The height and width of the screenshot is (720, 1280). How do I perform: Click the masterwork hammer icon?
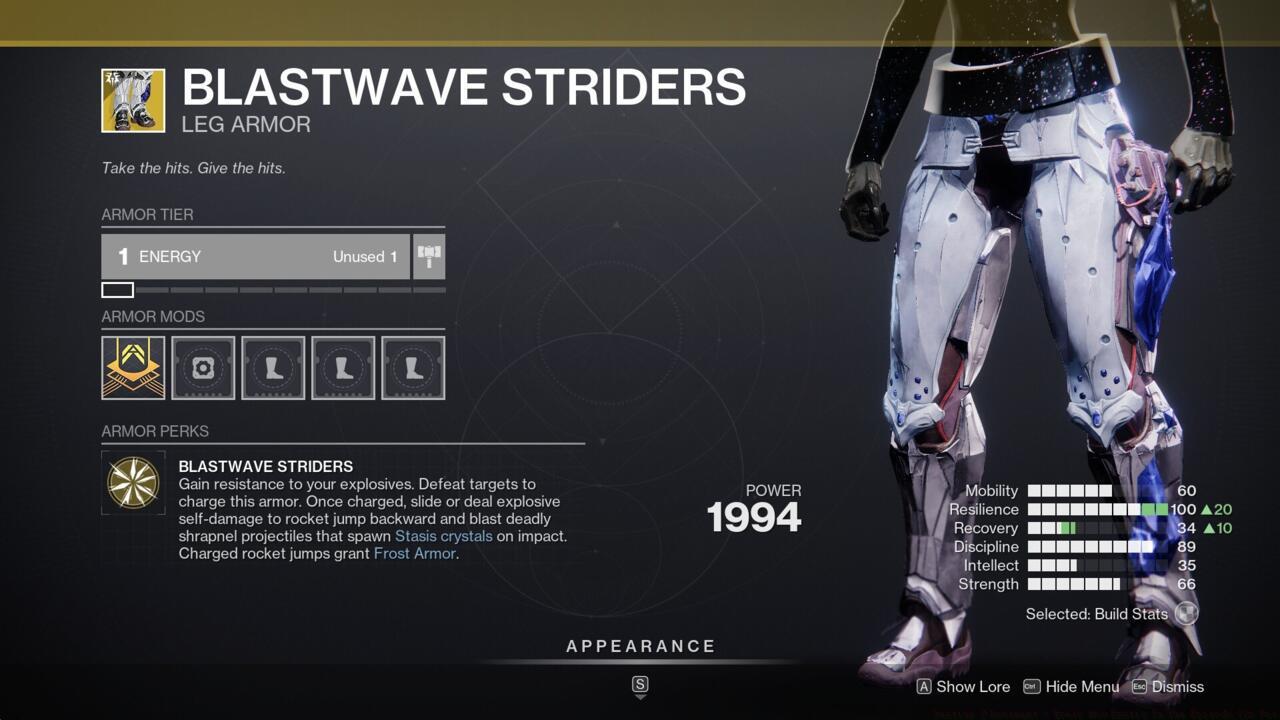429,256
